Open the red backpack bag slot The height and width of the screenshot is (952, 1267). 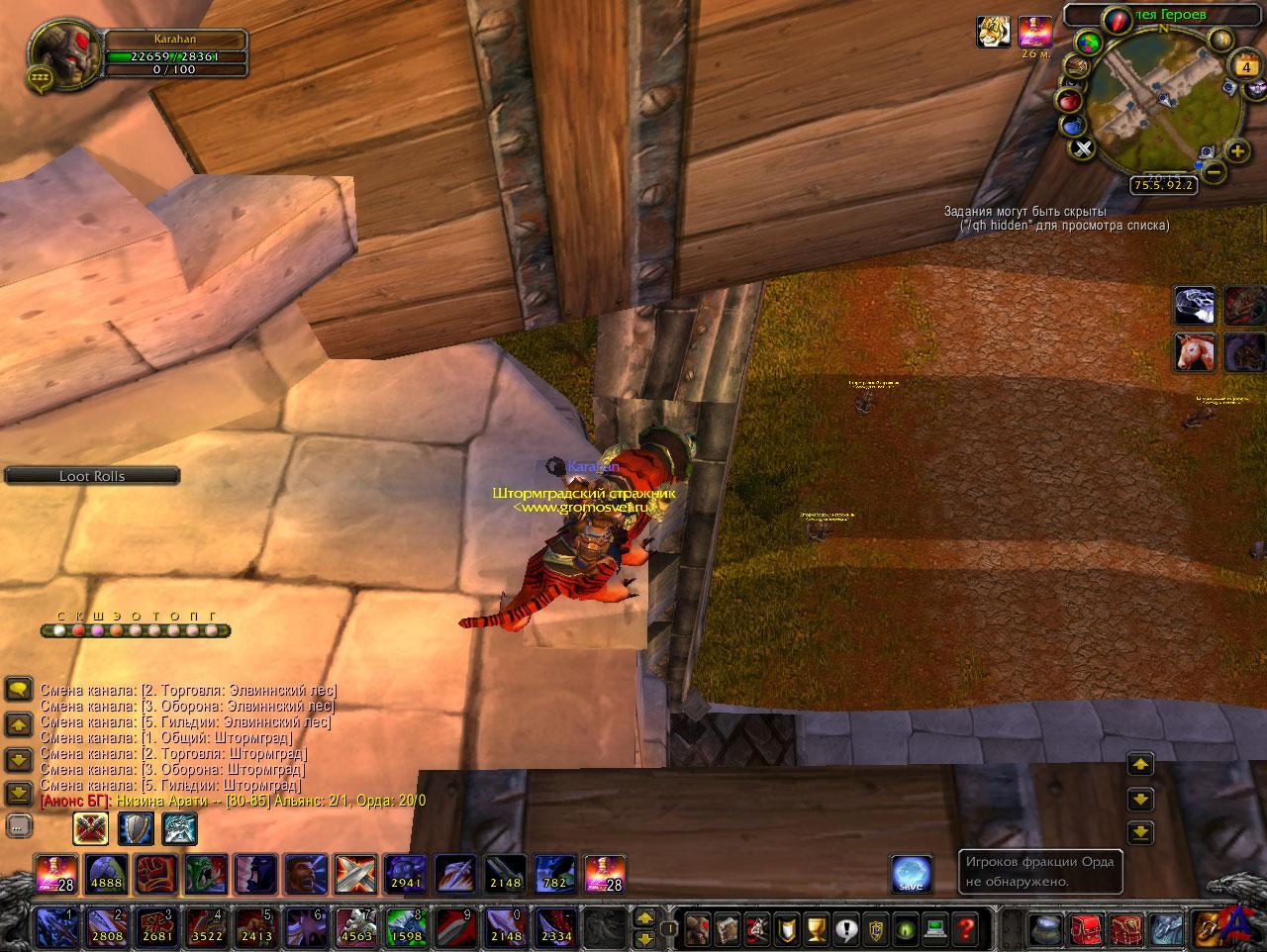1086,930
